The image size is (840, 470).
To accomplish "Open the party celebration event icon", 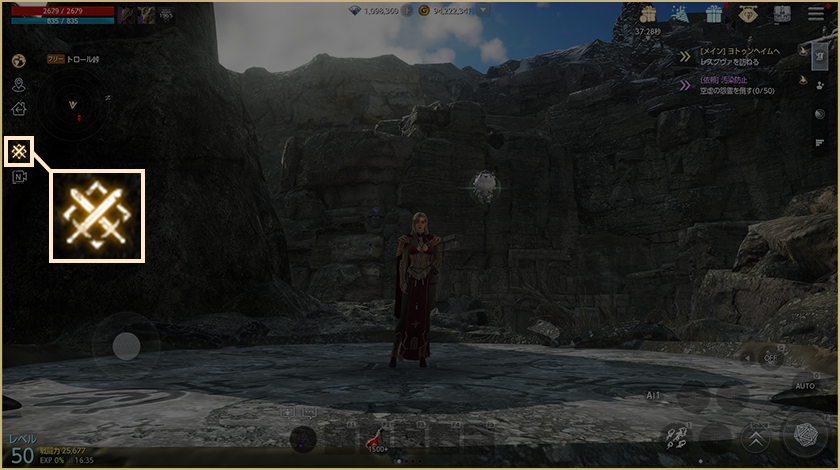I will 680,14.
